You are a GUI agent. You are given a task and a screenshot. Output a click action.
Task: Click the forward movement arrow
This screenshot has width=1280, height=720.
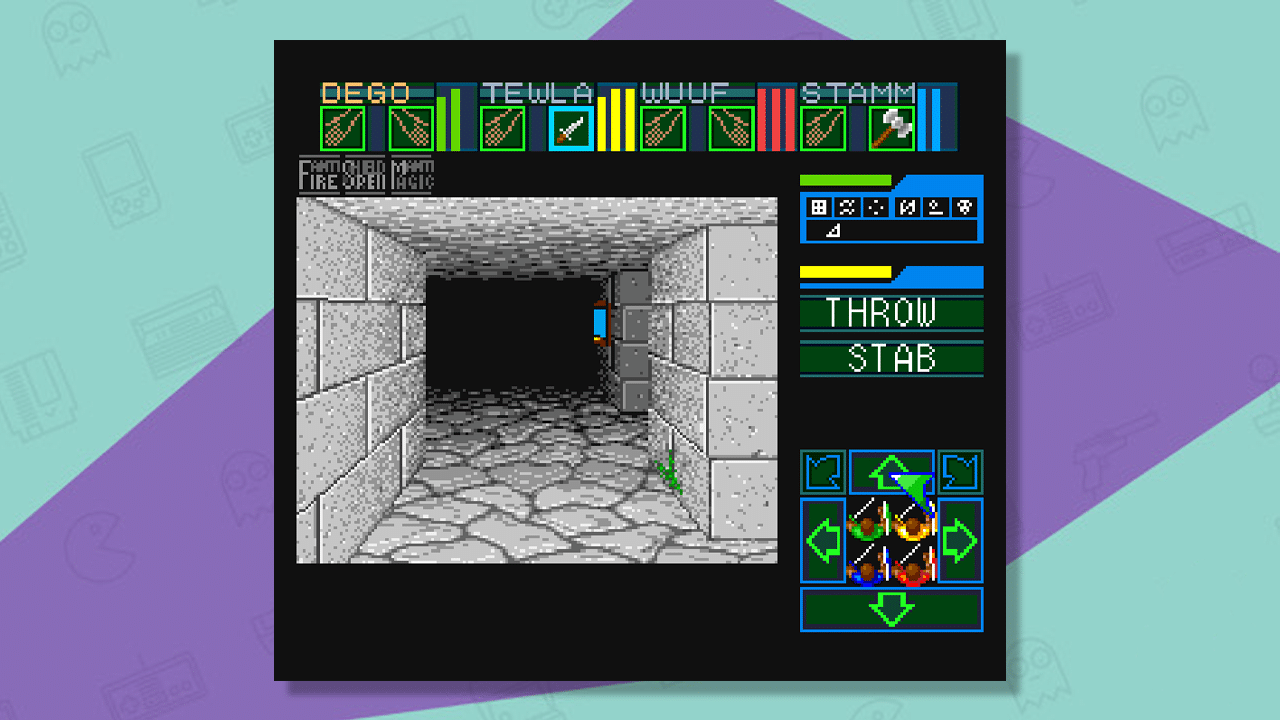coord(891,471)
